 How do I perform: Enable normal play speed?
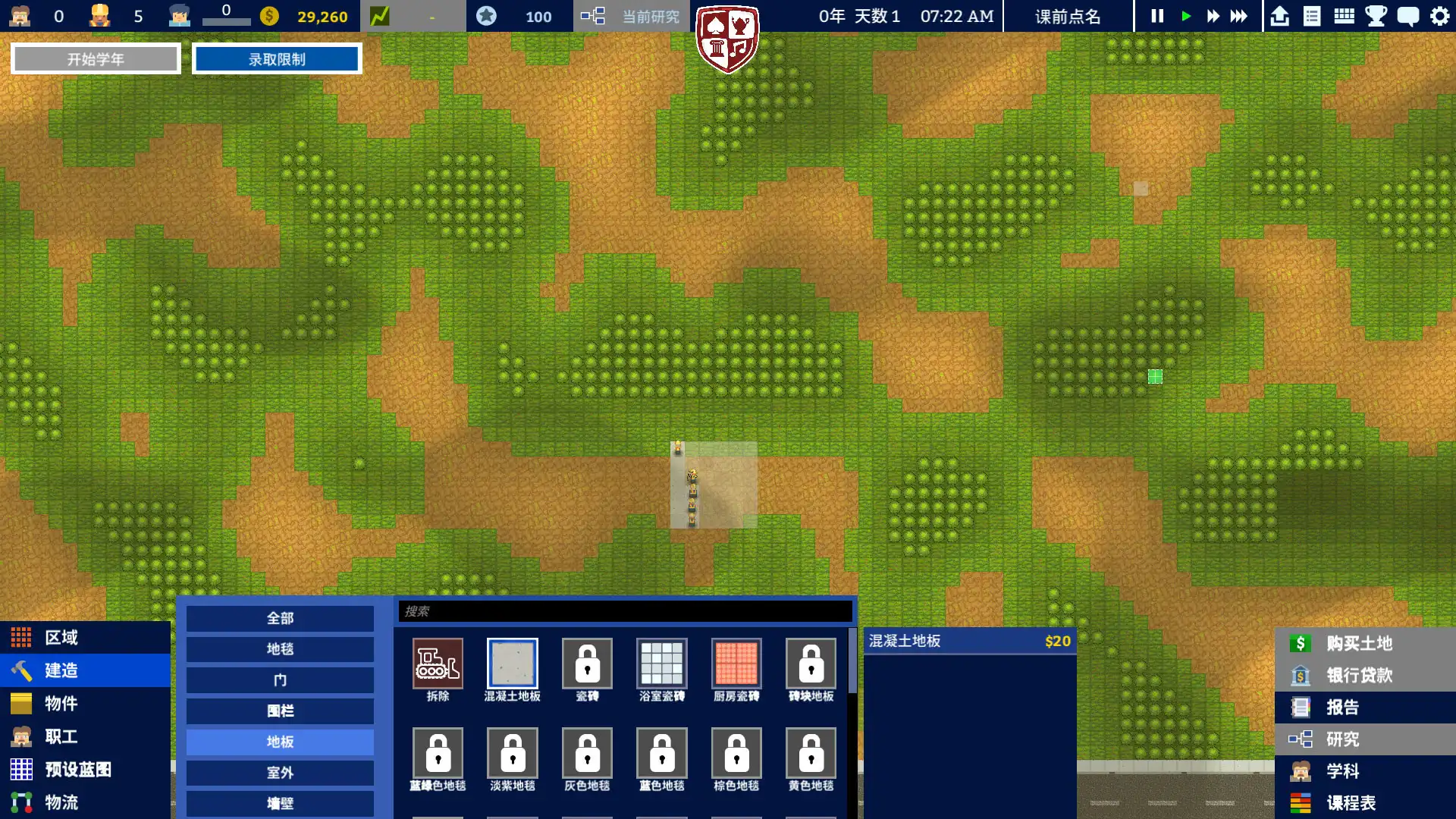[x=1185, y=16]
